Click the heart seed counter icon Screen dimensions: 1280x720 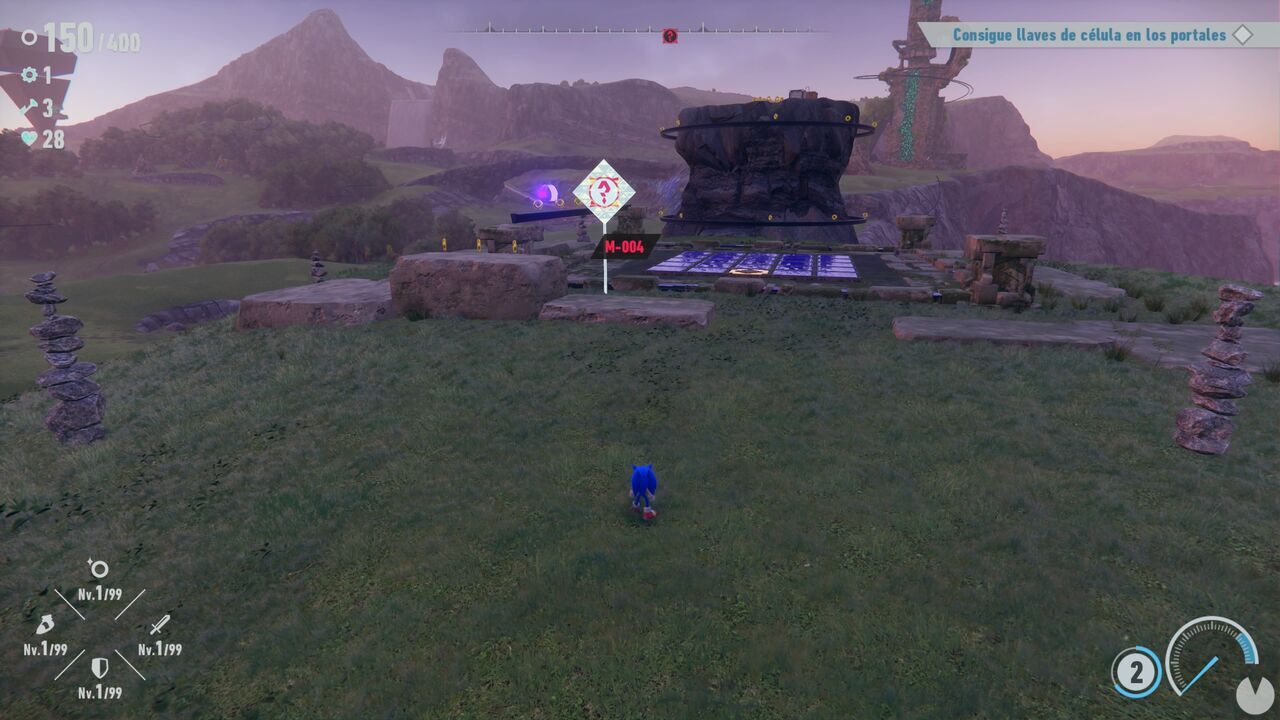click(x=28, y=136)
